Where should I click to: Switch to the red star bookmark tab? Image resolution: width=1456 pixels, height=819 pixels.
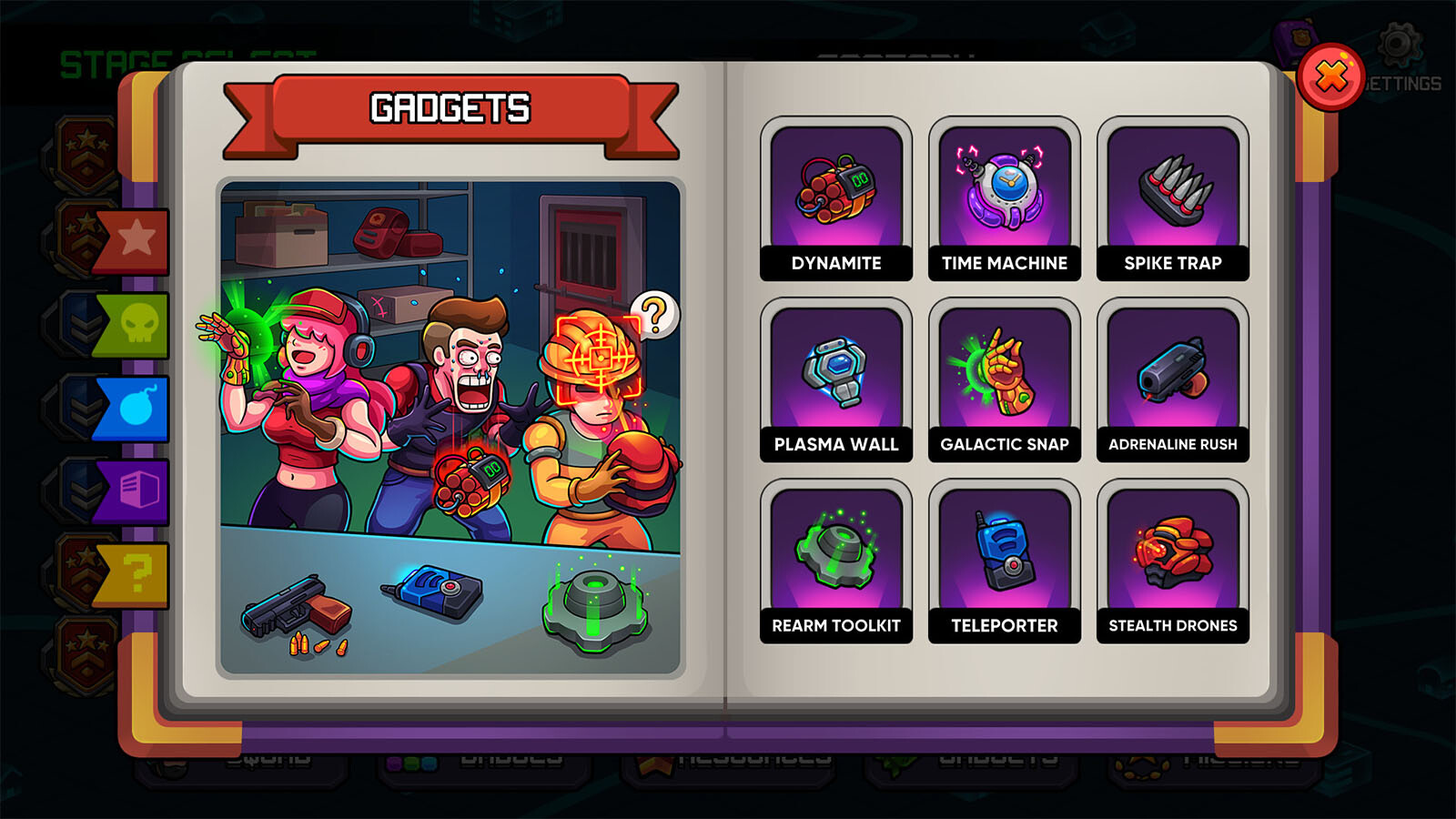[135, 241]
